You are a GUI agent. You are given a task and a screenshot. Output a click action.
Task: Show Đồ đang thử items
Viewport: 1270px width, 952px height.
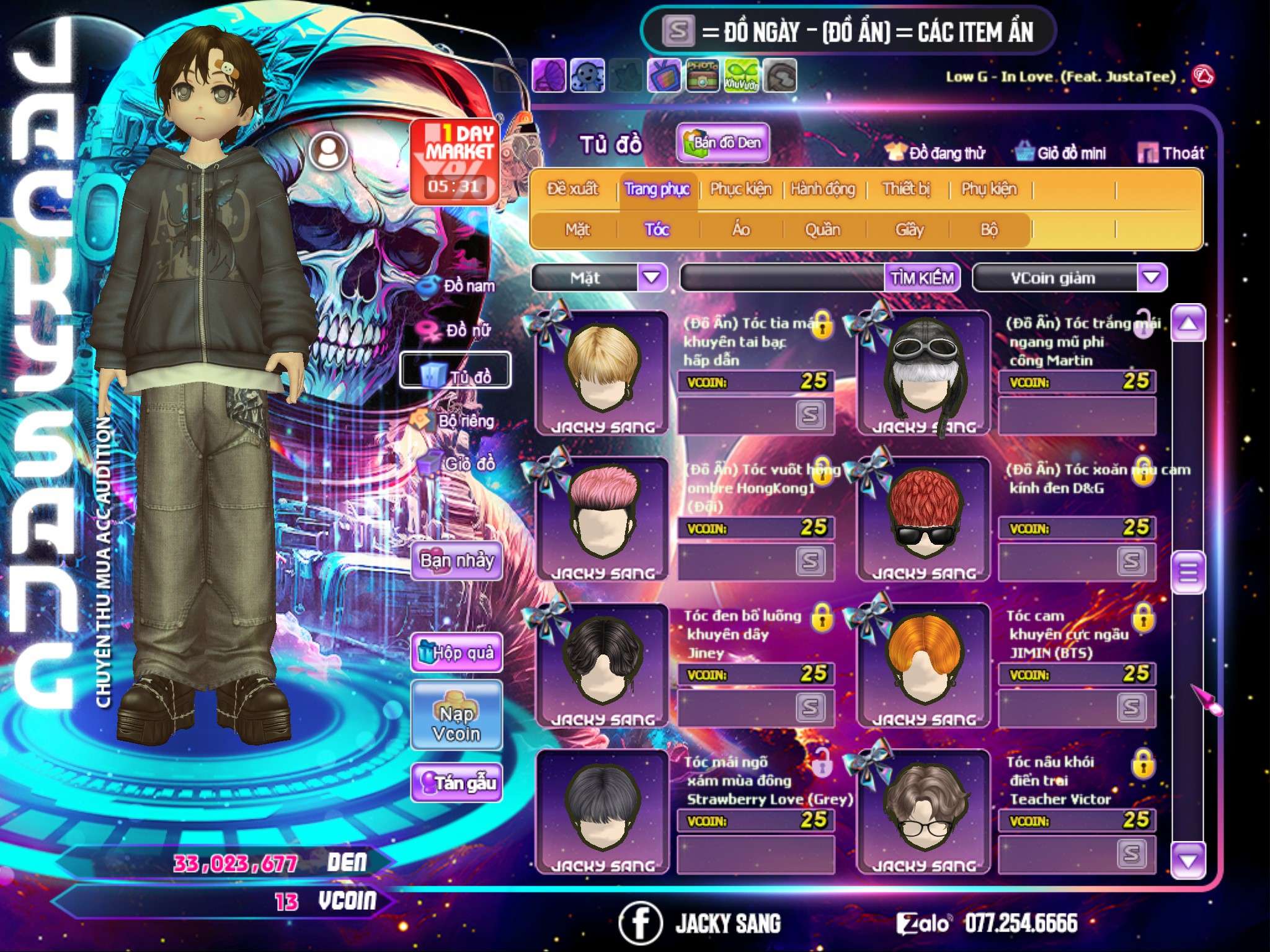(936, 153)
